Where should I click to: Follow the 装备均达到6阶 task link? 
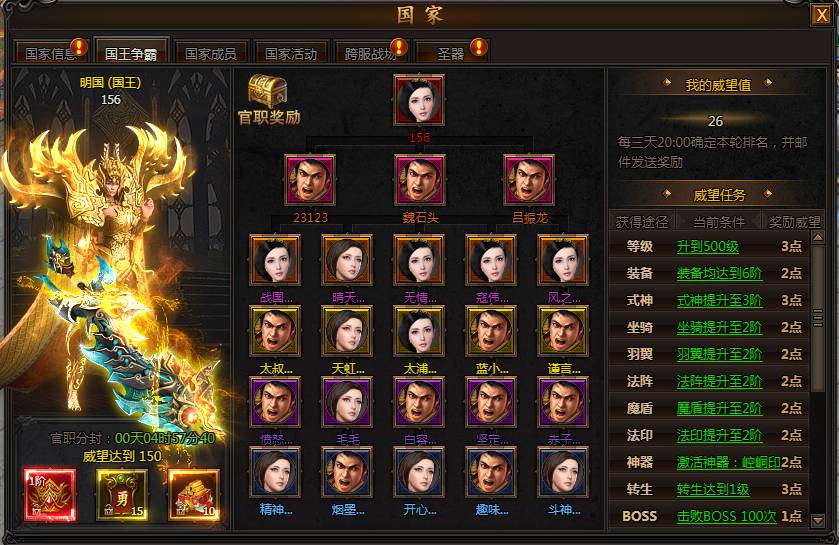point(719,273)
